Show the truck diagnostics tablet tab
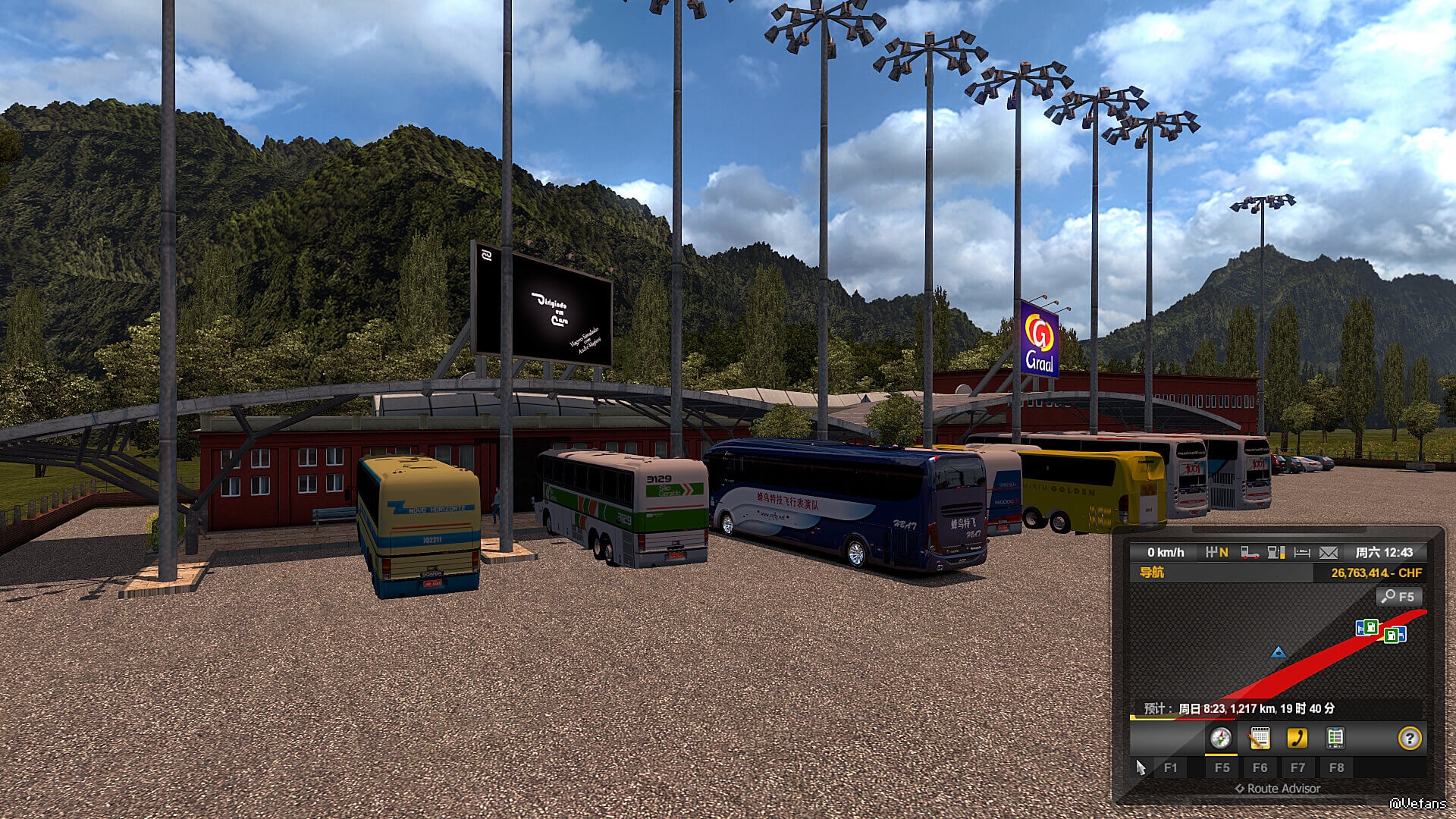The height and width of the screenshot is (819, 1456). (1335, 738)
